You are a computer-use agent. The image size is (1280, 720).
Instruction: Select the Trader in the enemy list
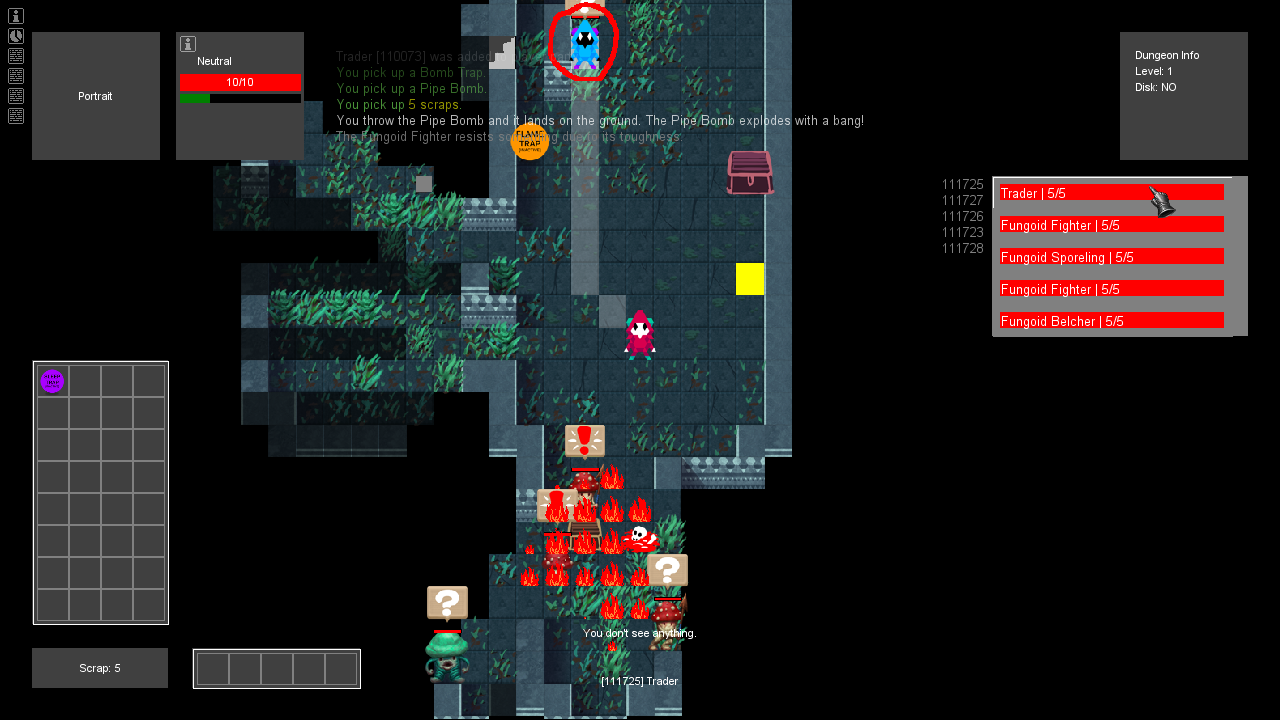tap(1111, 191)
